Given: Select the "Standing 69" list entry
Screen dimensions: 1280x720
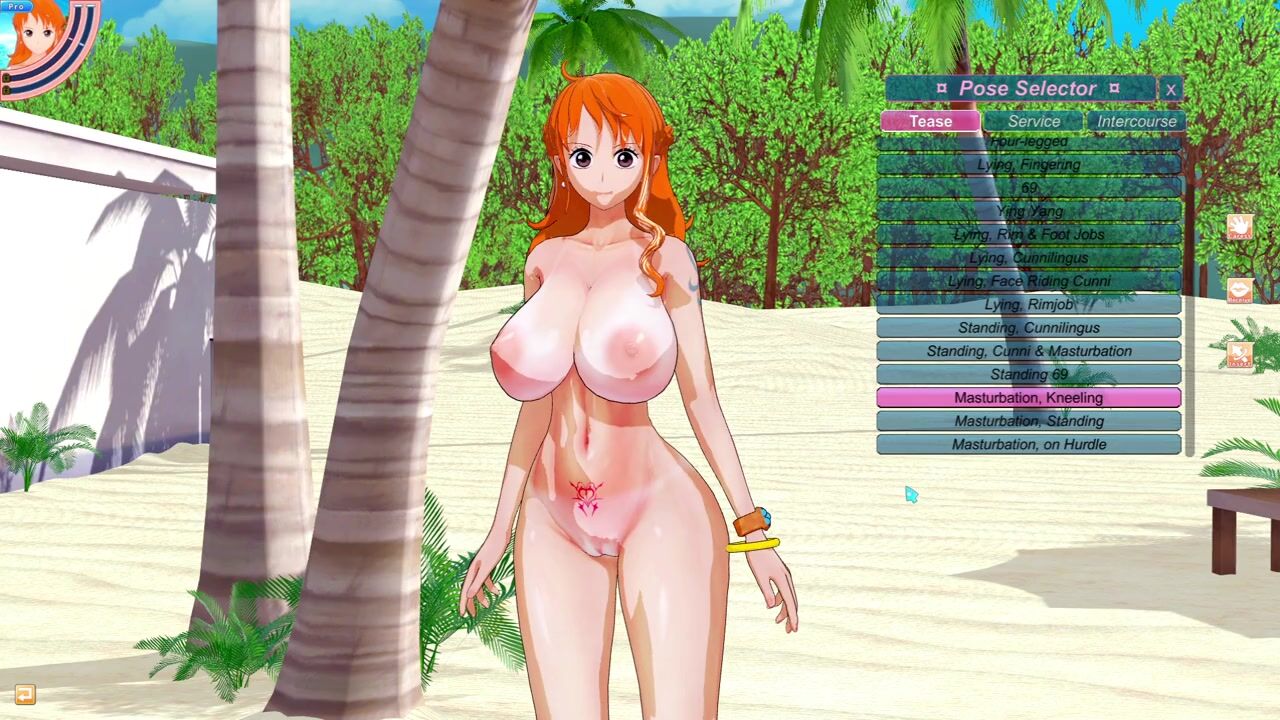Looking at the screenshot, I should pyautogui.click(x=1028, y=374).
